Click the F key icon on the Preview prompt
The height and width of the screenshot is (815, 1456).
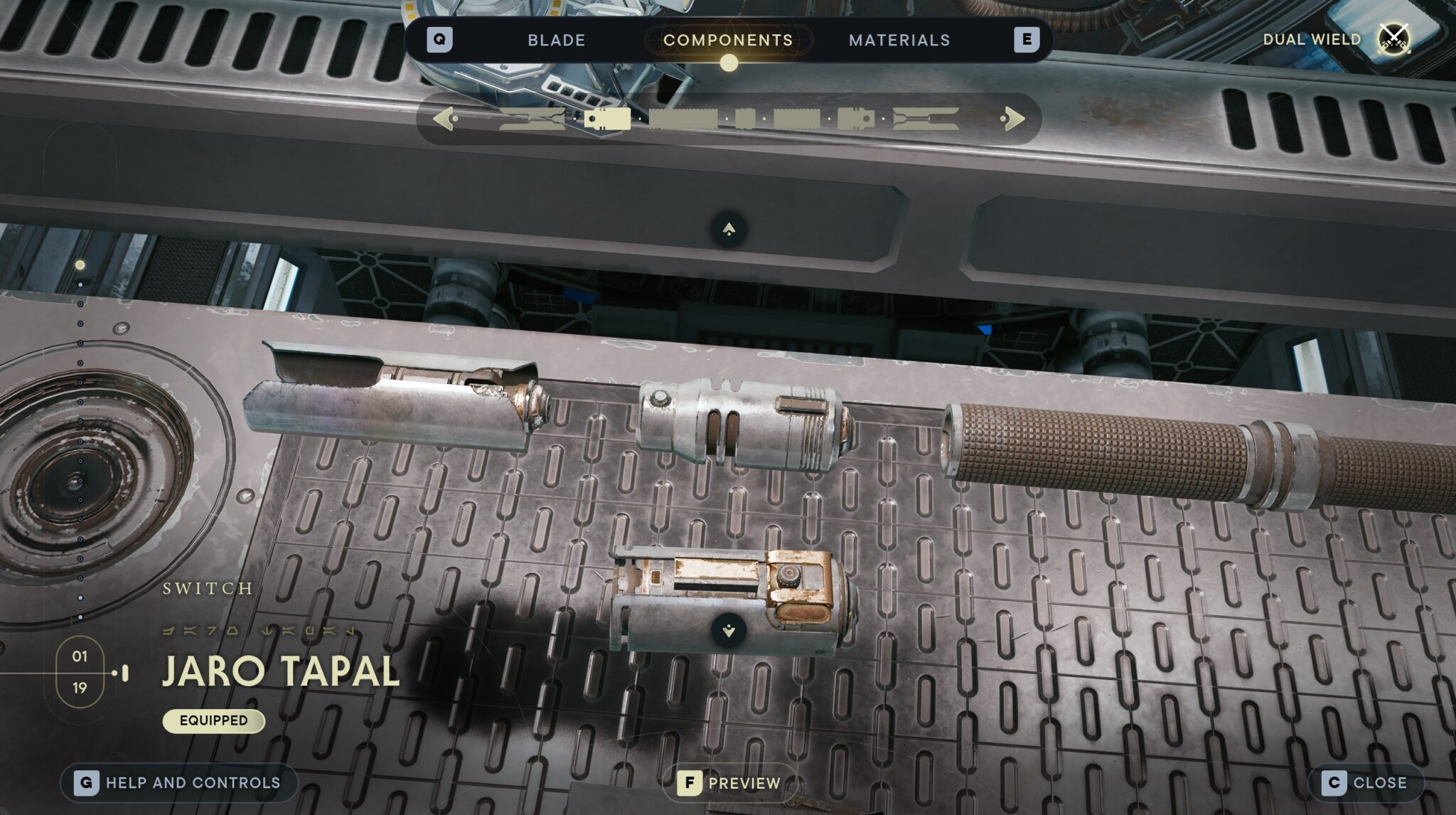pyautogui.click(x=688, y=783)
